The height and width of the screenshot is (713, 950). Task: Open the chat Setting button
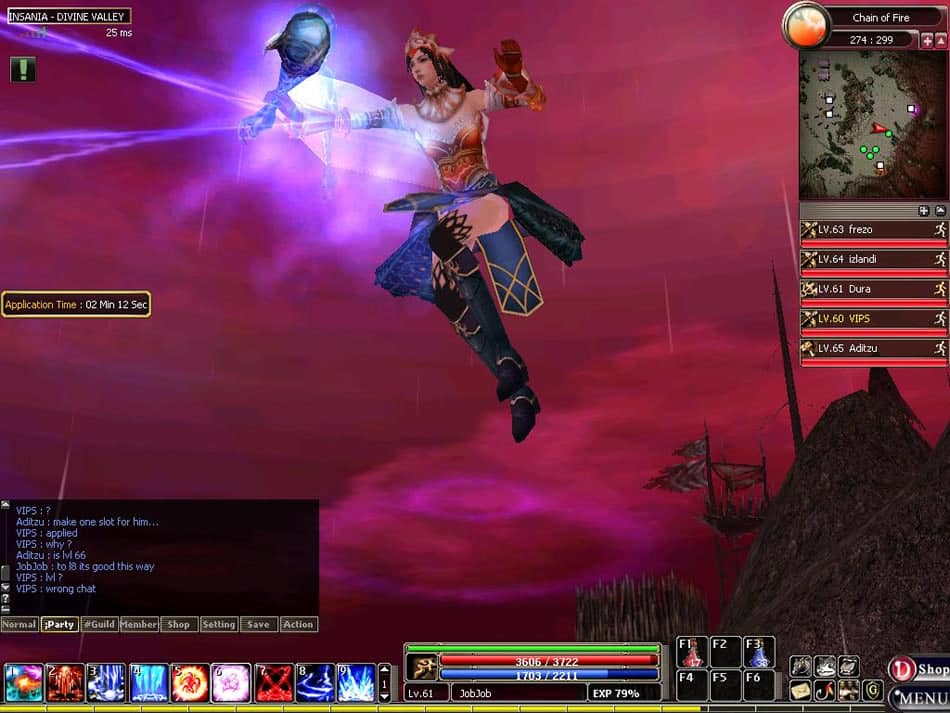pyautogui.click(x=218, y=624)
